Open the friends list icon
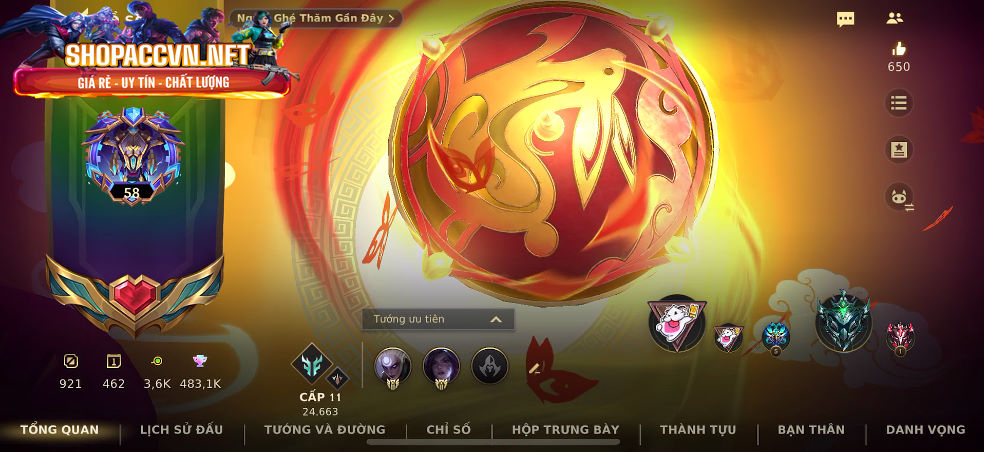The height and width of the screenshot is (452, 984). click(894, 18)
